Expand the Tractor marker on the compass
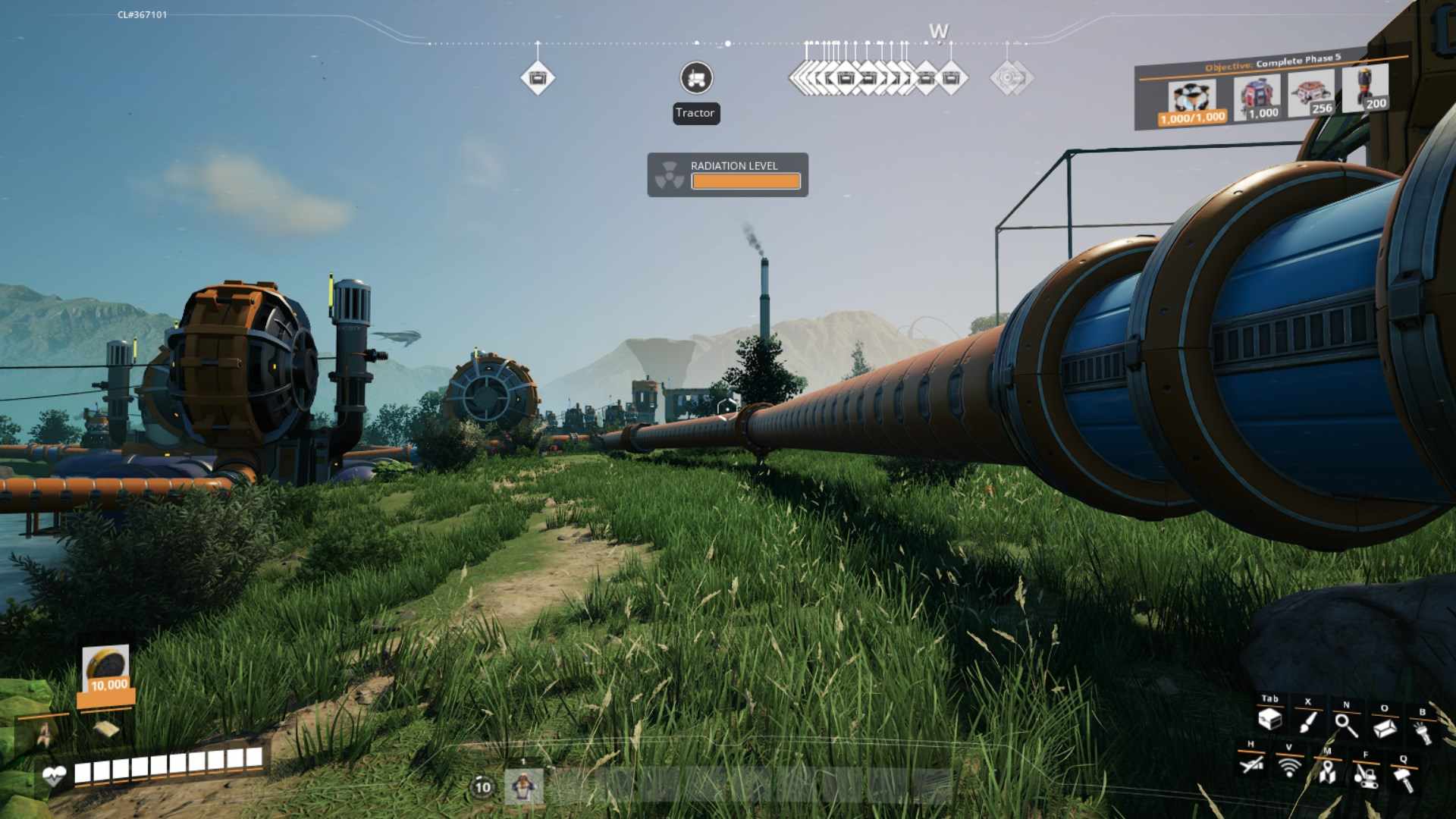The image size is (1456, 819). (695, 78)
